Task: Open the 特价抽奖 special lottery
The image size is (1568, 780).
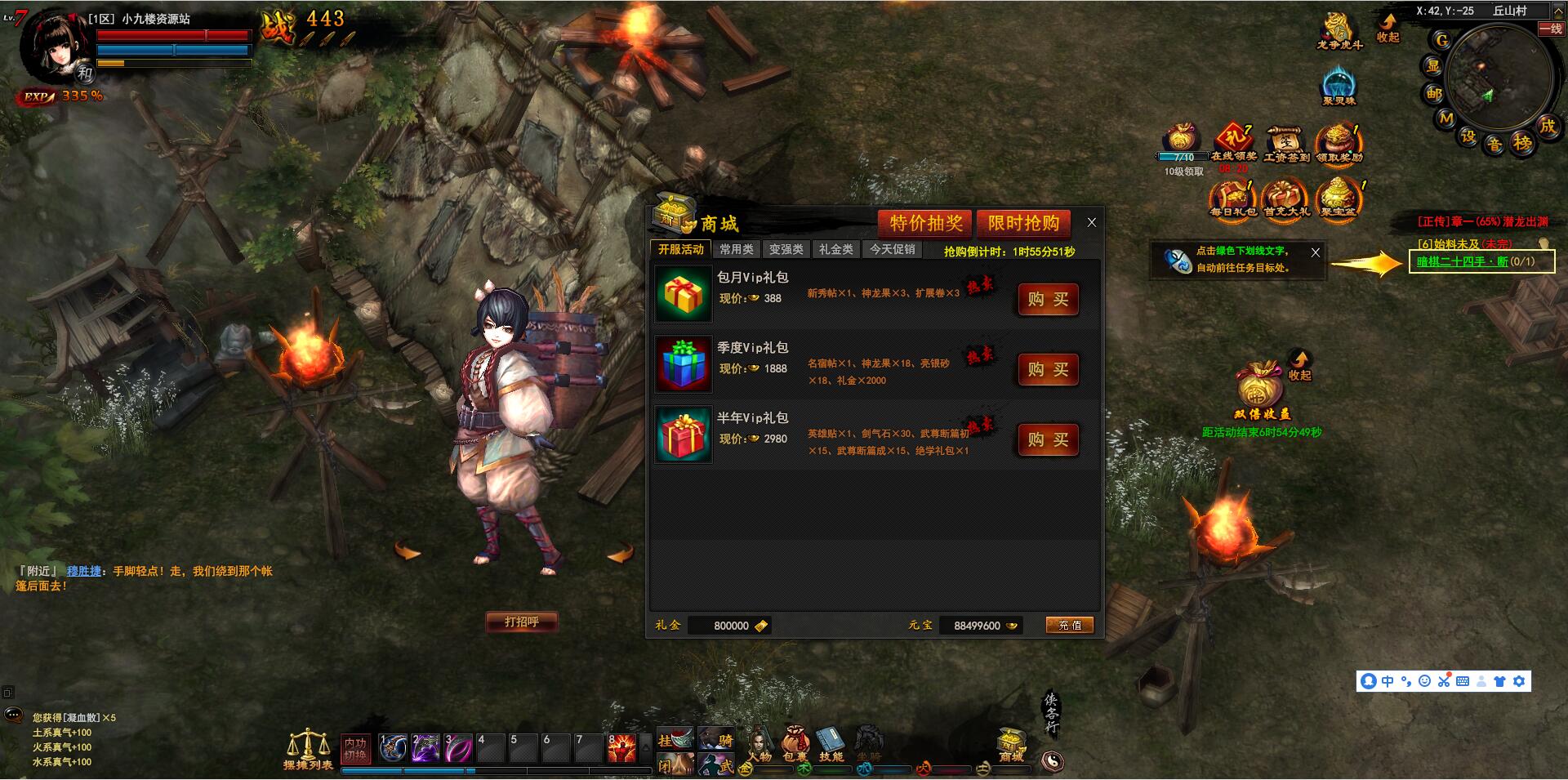Action: pyautogui.click(x=925, y=223)
